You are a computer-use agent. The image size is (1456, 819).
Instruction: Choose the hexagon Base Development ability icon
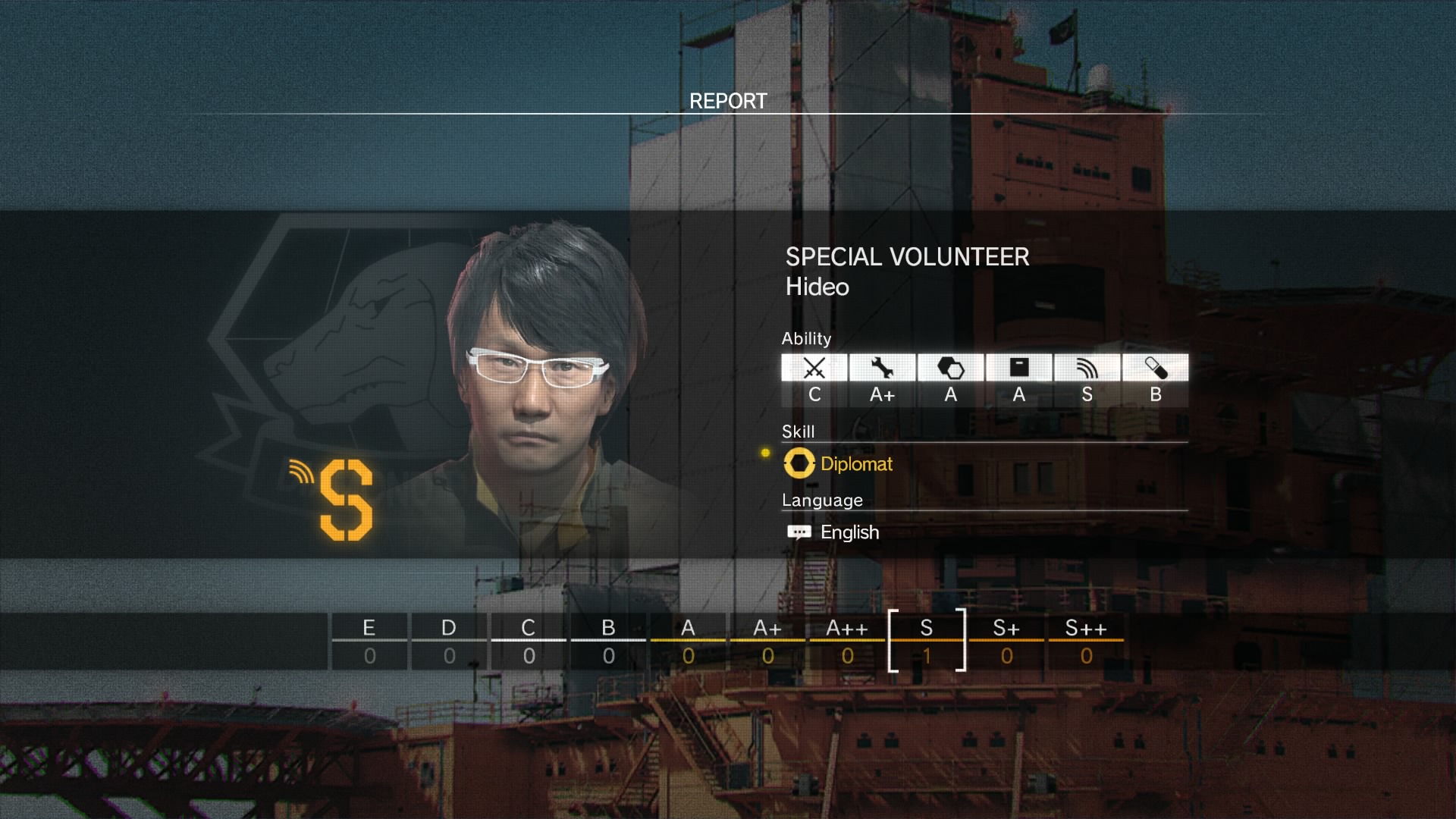click(950, 369)
